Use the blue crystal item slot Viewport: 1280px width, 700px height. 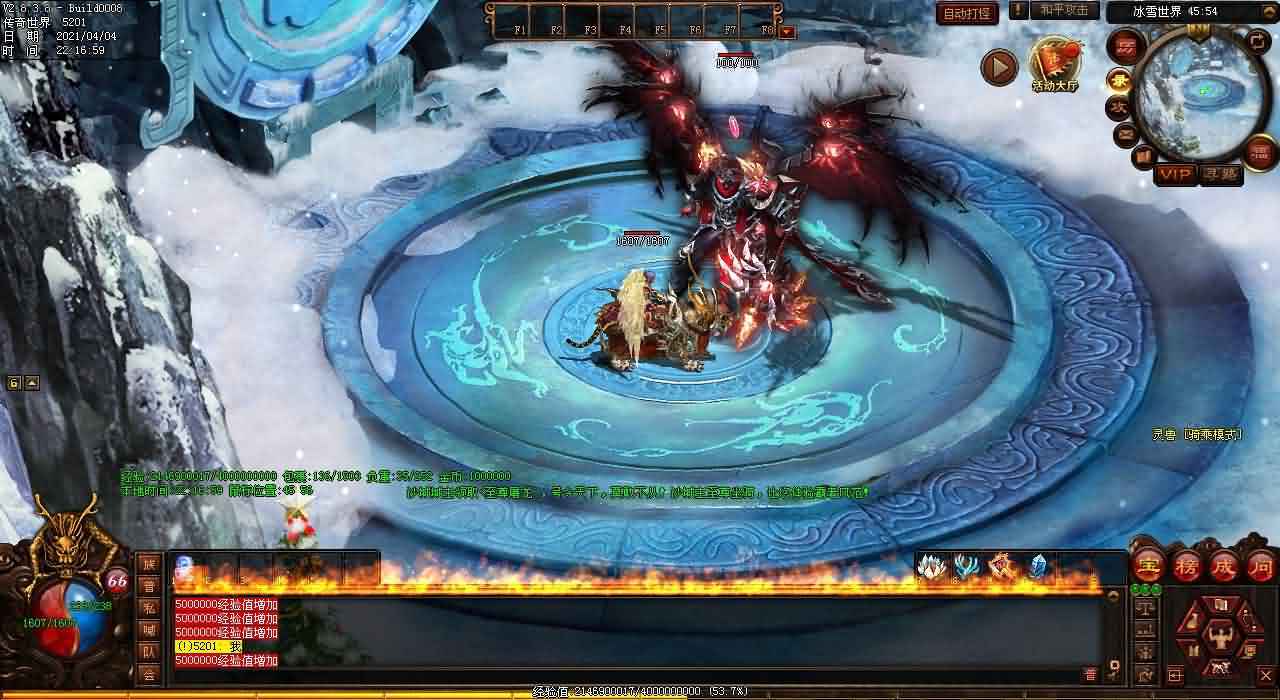pyautogui.click(x=1037, y=567)
